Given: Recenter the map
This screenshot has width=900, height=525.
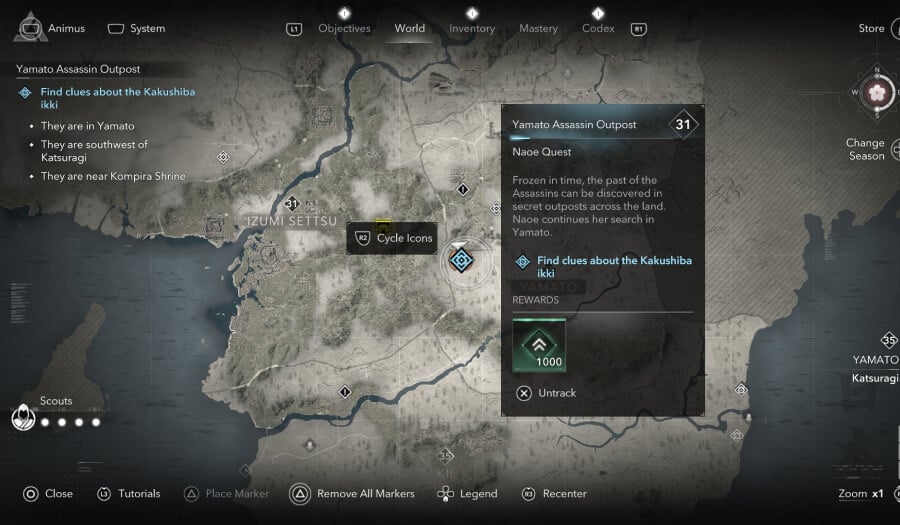Looking at the screenshot, I should [555, 494].
